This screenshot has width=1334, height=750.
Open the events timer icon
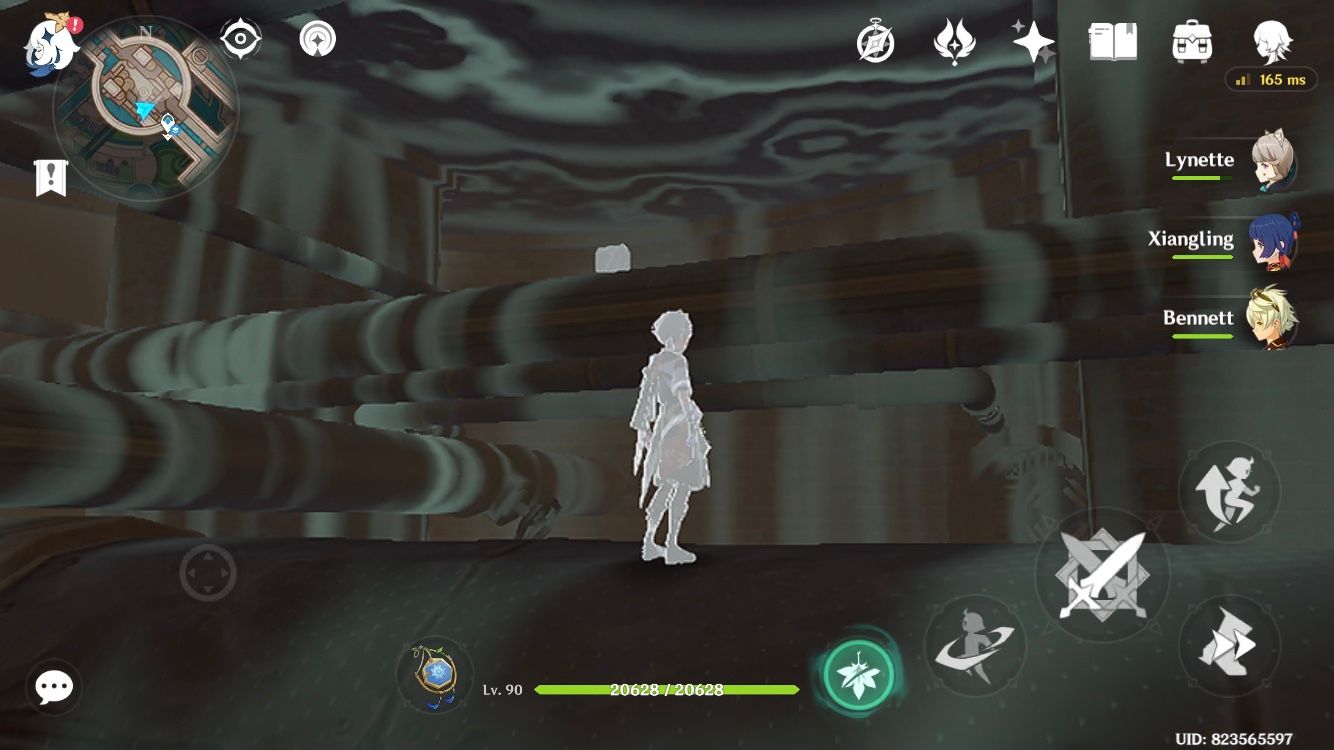click(875, 42)
